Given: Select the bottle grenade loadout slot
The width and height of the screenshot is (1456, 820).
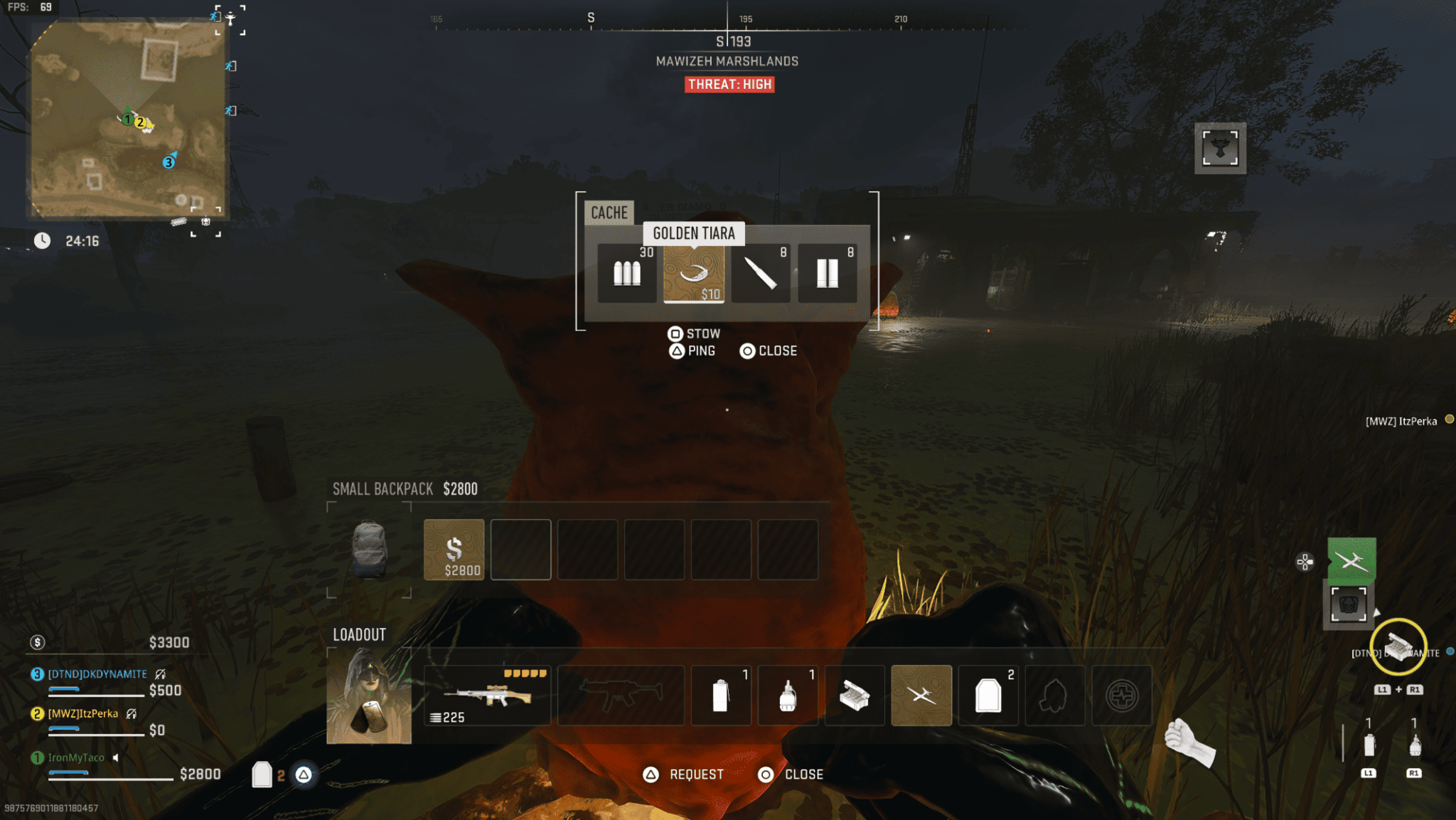Looking at the screenshot, I should (787, 695).
